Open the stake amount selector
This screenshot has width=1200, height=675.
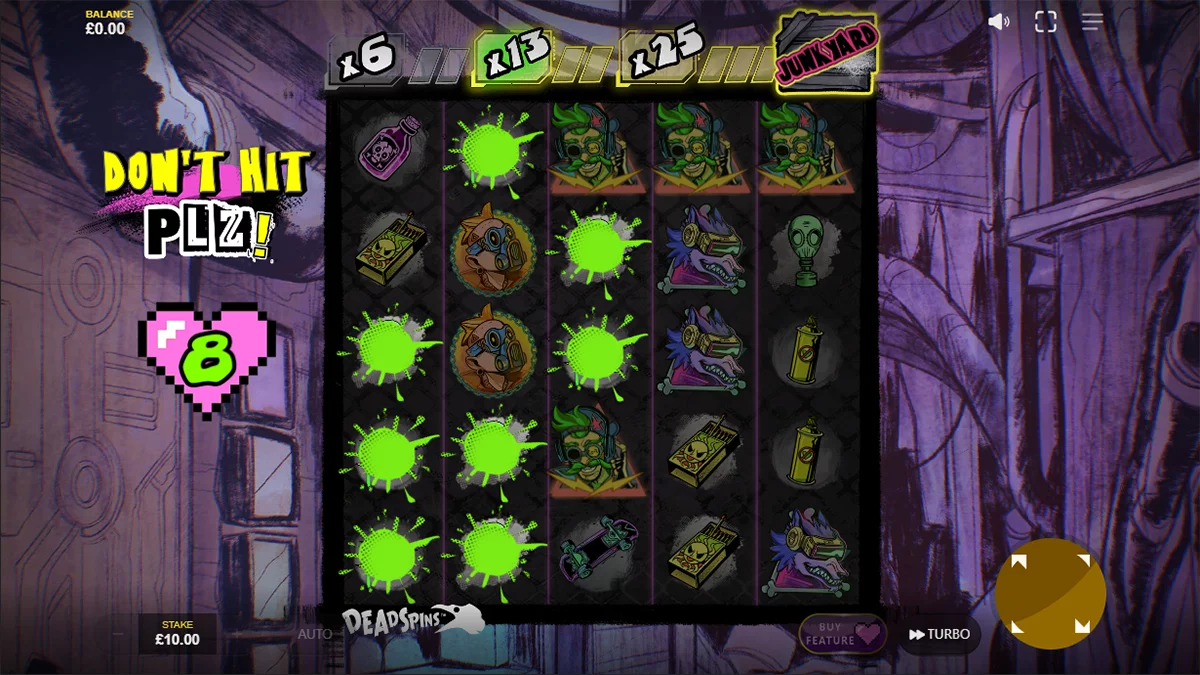pyautogui.click(x=177, y=633)
